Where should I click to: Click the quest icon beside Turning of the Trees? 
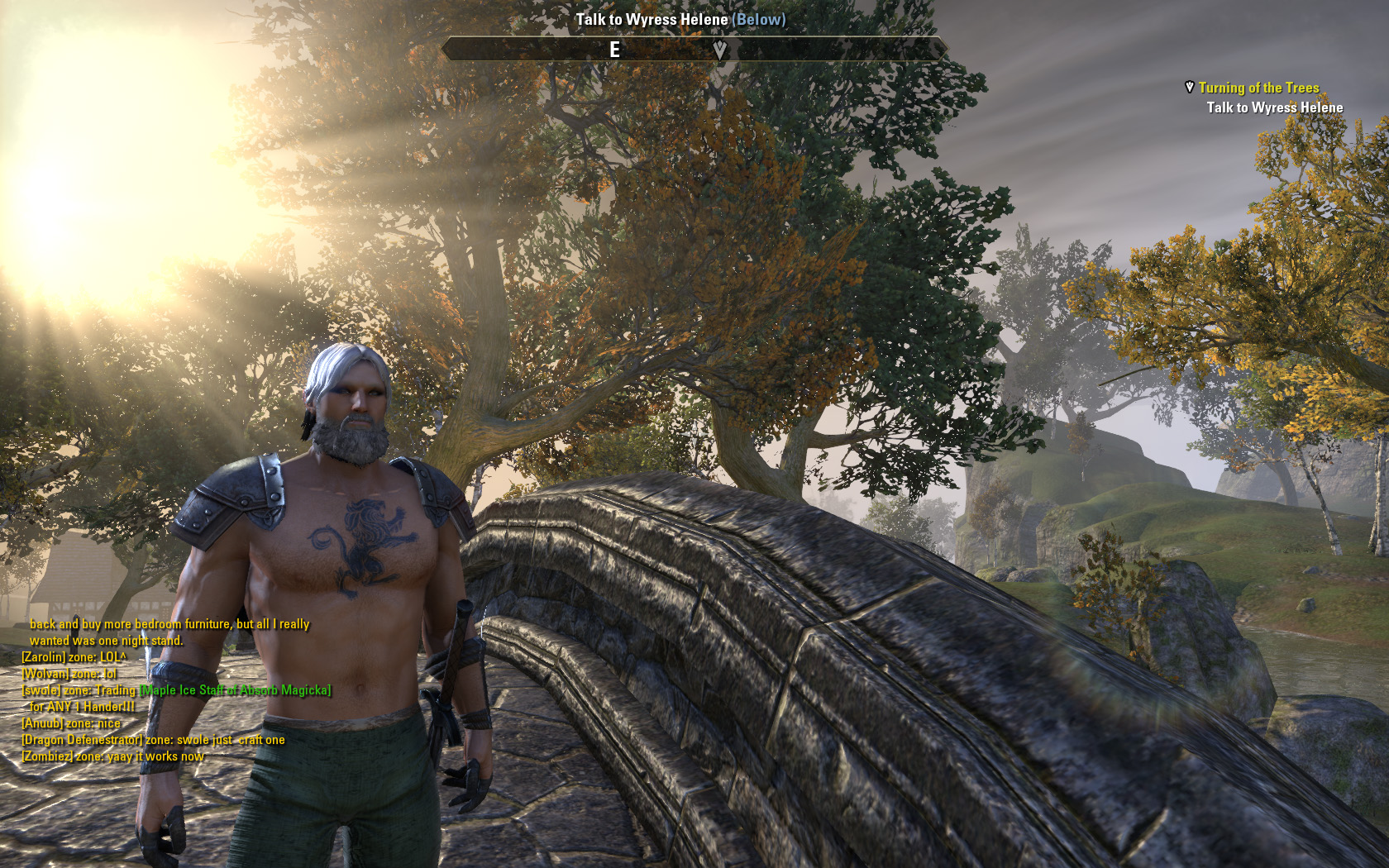pyautogui.click(x=1189, y=87)
